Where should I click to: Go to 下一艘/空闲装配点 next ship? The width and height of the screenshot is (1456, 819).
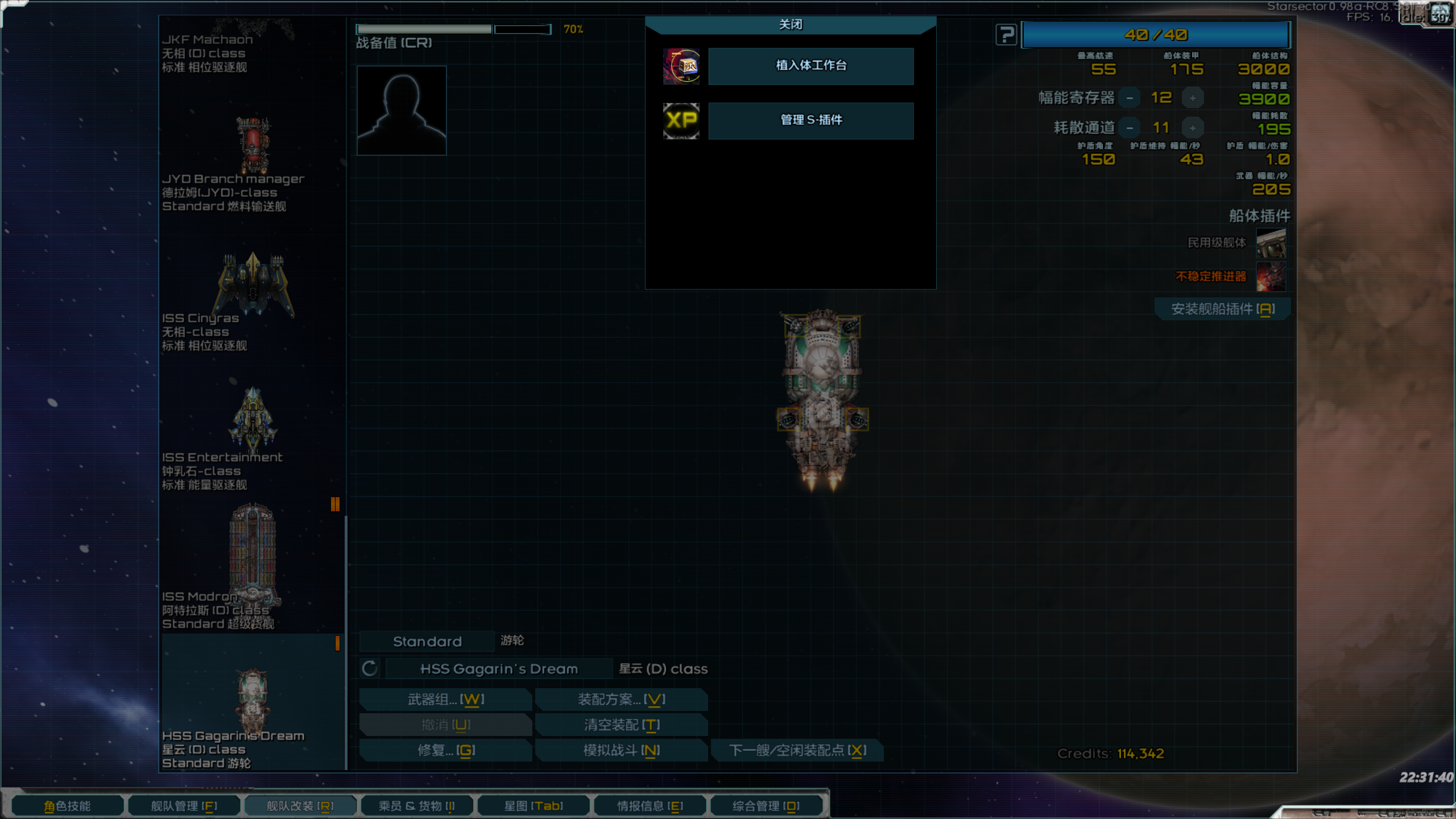(x=797, y=751)
